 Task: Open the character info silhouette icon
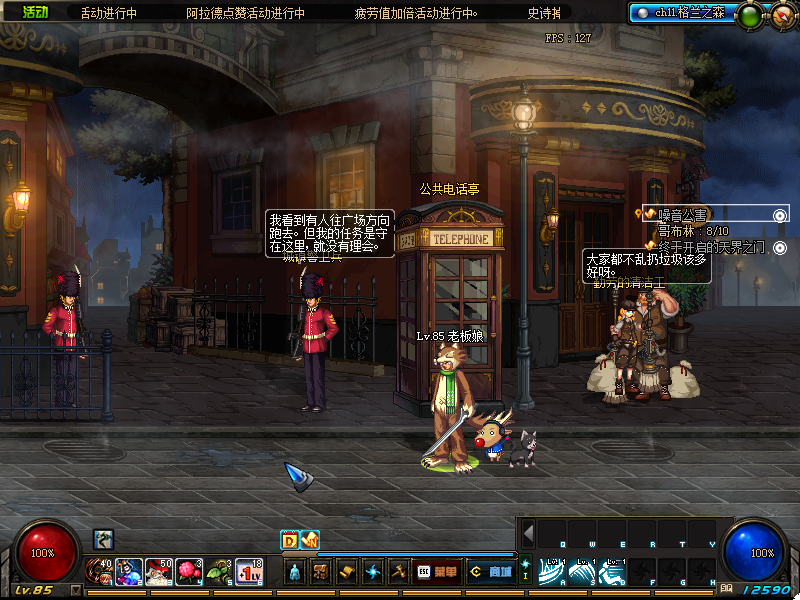(295, 572)
